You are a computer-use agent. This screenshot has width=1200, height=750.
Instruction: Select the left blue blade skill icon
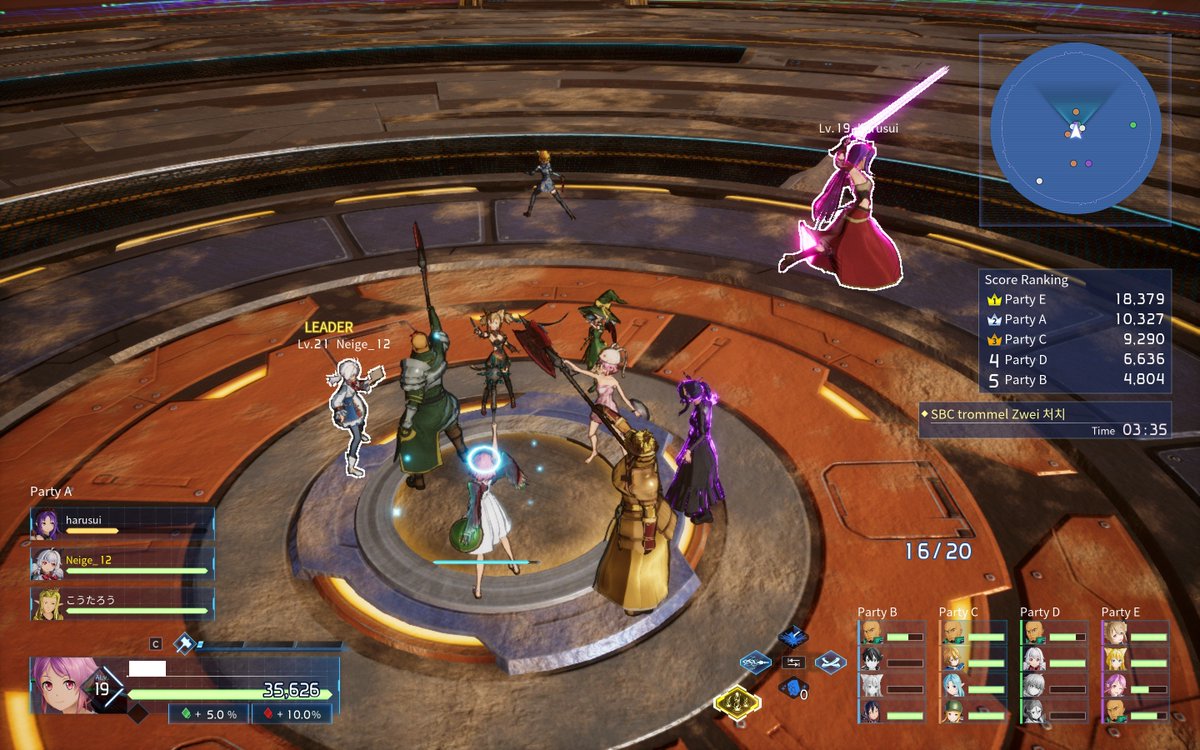click(x=755, y=662)
